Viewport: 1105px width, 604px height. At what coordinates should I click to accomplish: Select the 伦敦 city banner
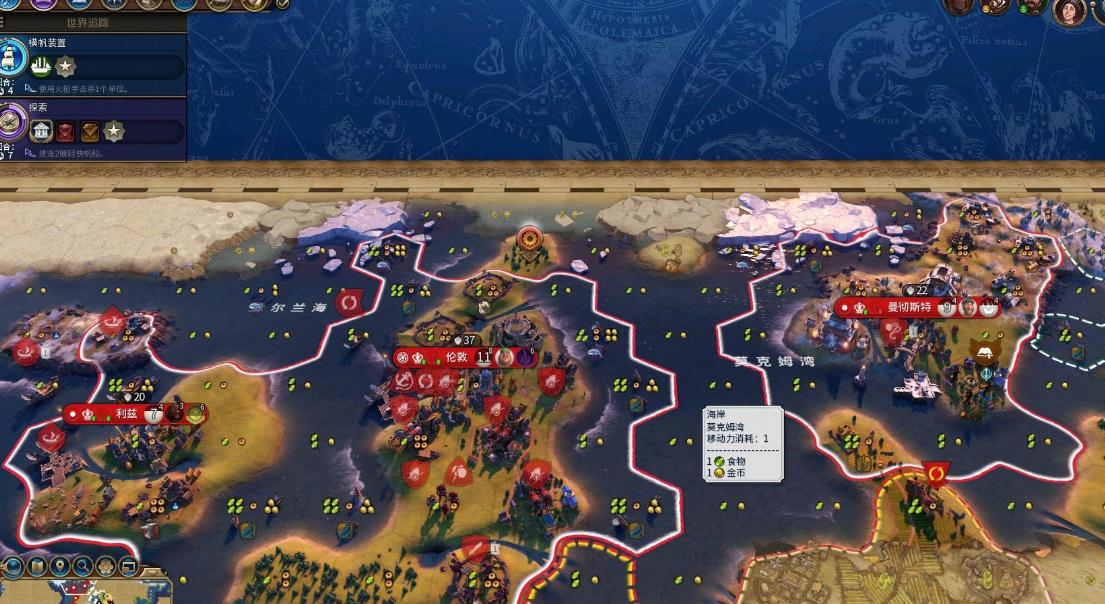pyautogui.click(x=457, y=357)
